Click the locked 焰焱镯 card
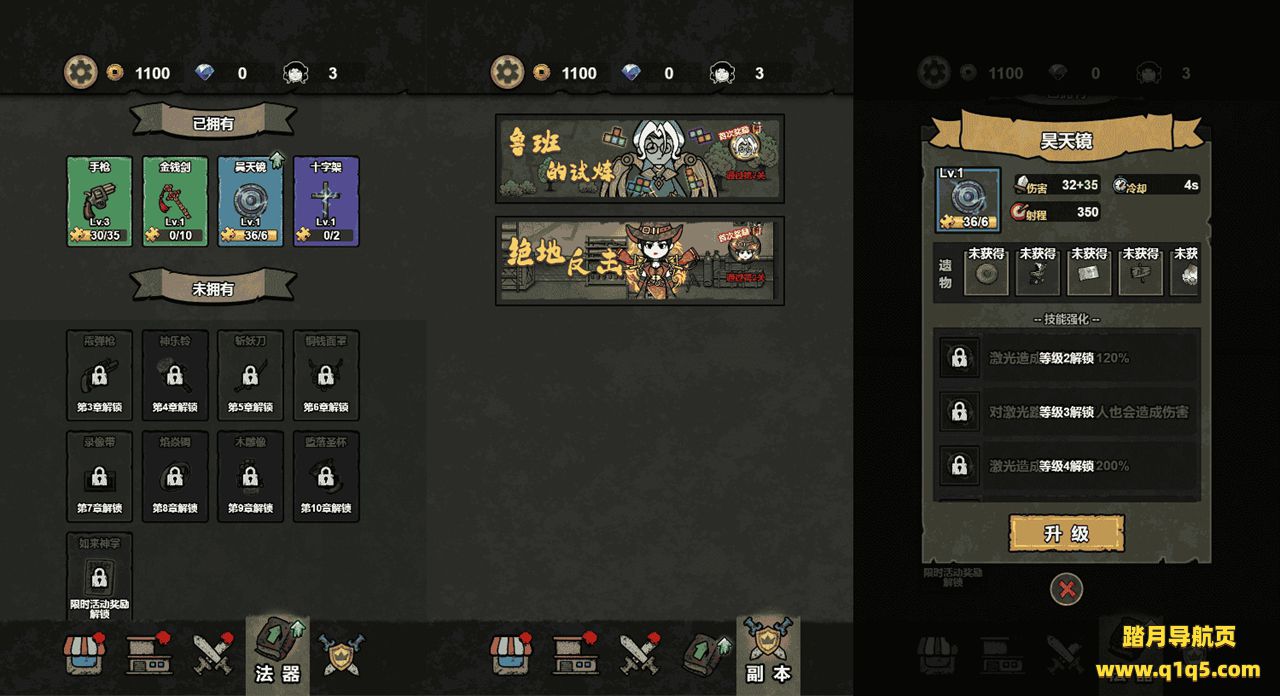 click(x=175, y=476)
